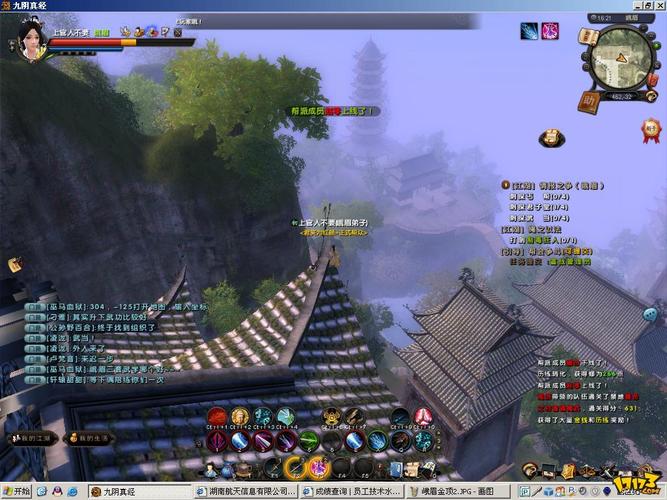Open the scroll icon atop the minimap
667x500 pixels.
point(590,36)
